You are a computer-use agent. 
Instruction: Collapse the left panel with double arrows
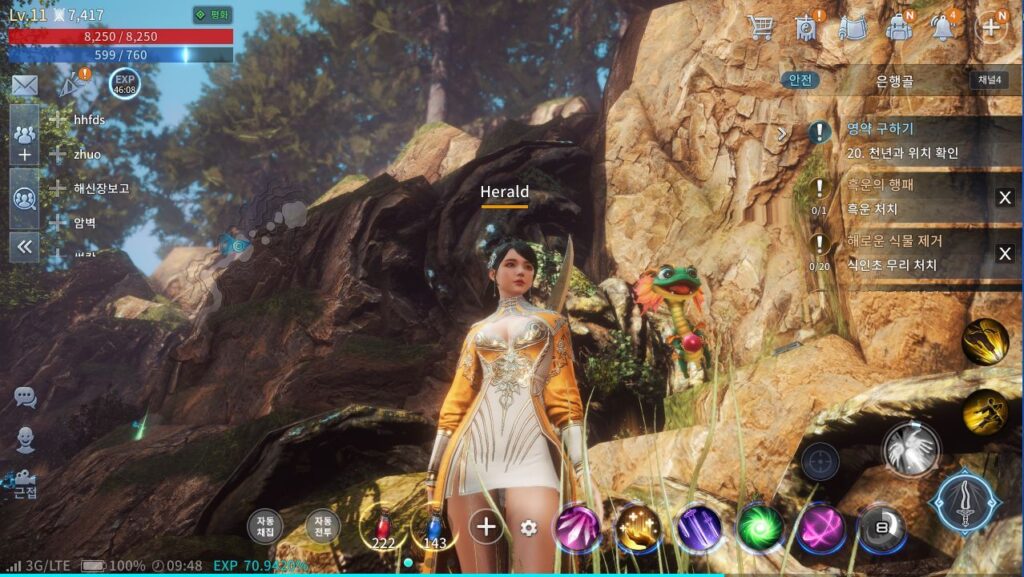click(x=25, y=246)
